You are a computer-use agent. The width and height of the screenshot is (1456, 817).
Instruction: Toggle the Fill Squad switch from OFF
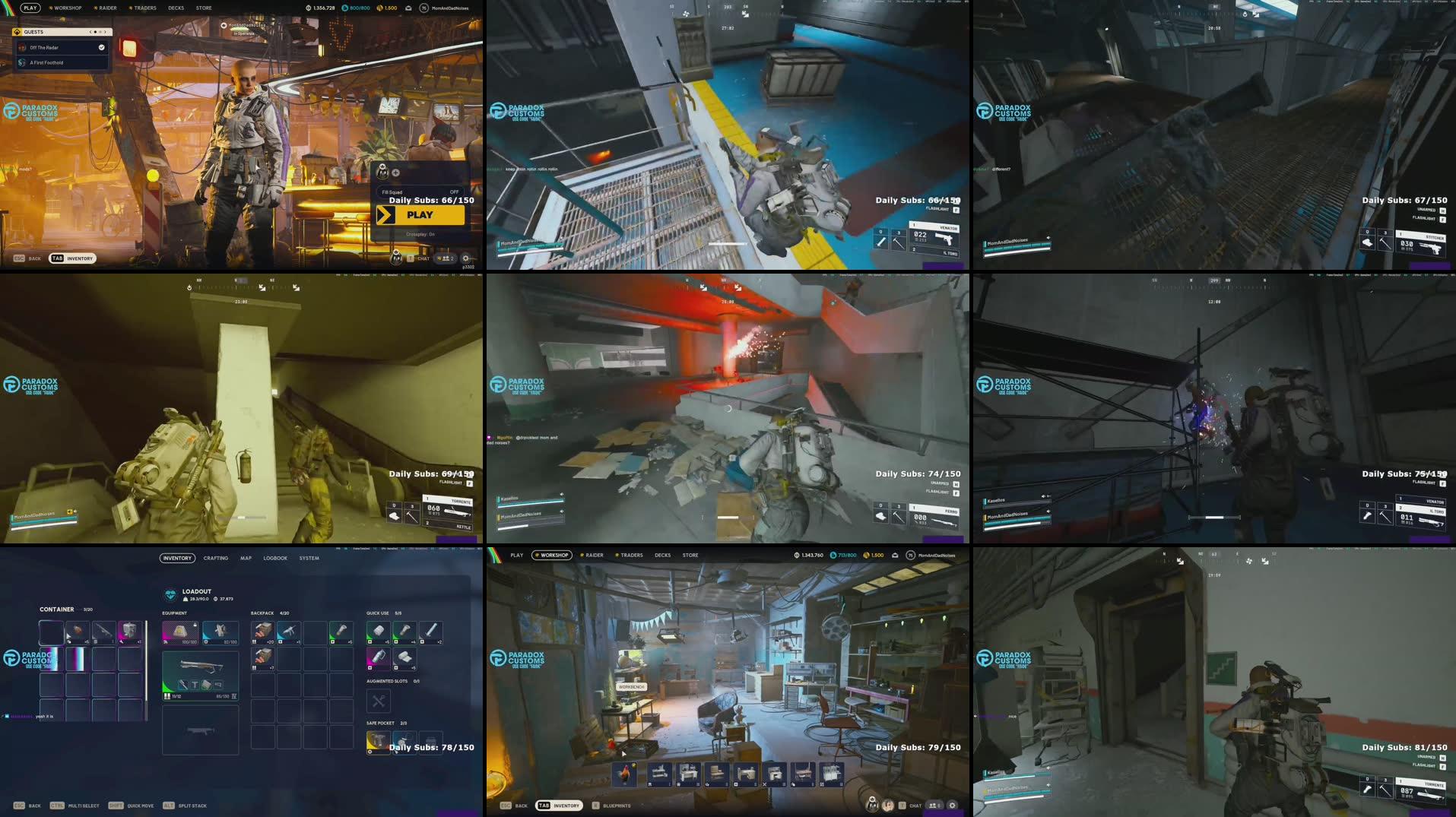[455, 192]
